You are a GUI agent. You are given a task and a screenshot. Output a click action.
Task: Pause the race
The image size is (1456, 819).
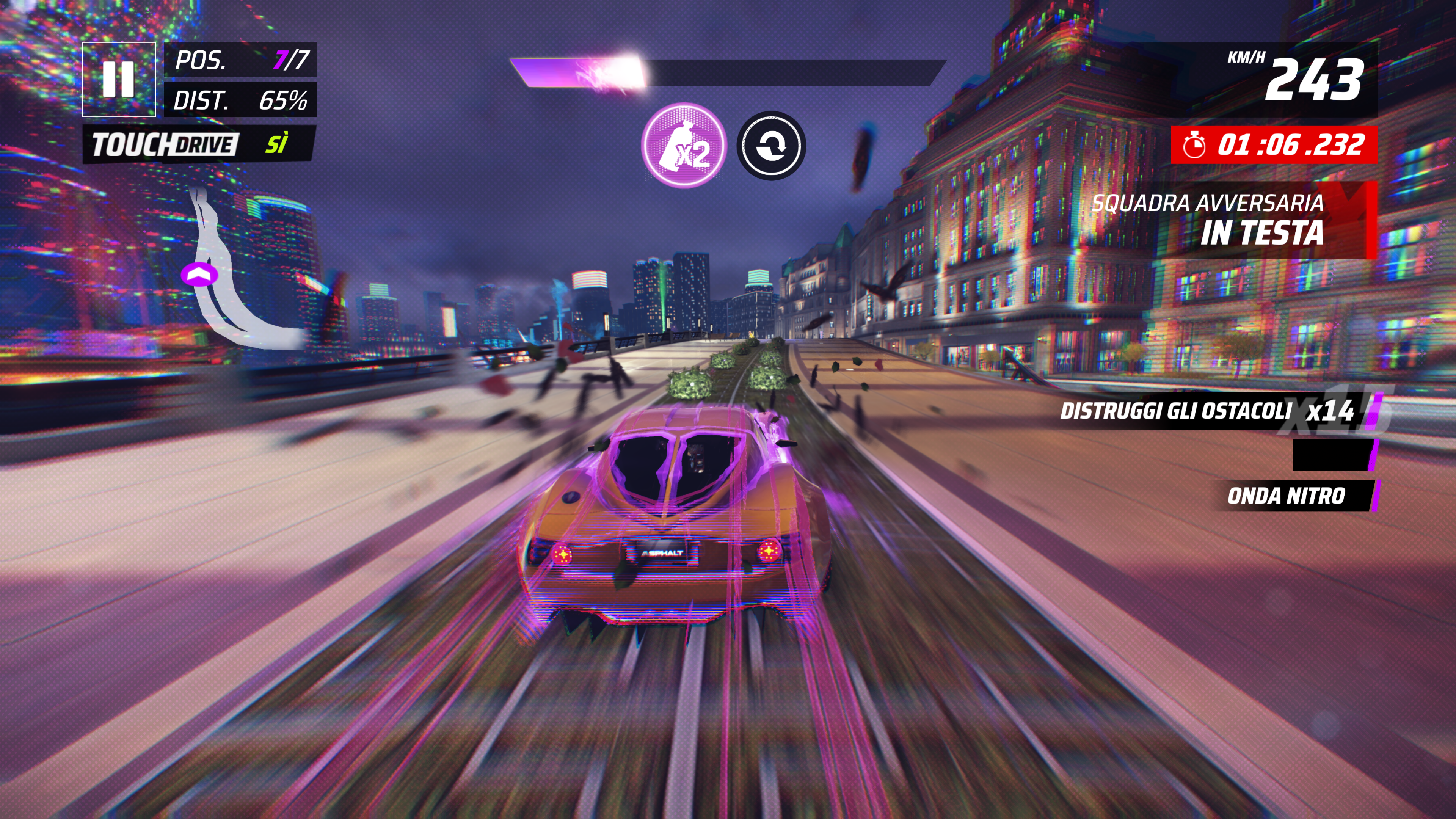click(x=119, y=79)
